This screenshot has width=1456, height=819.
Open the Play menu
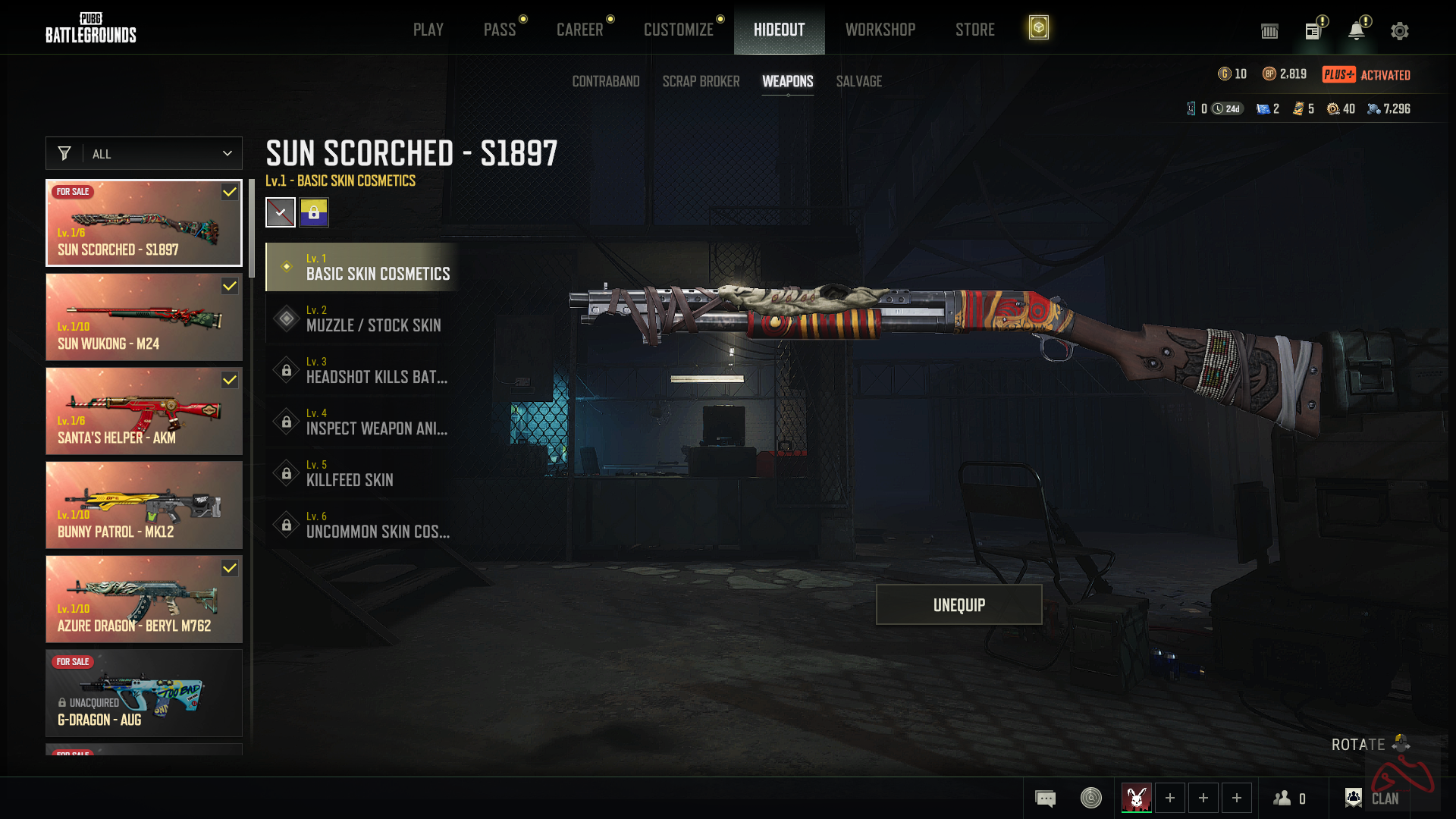pyautogui.click(x=428, y=30)
